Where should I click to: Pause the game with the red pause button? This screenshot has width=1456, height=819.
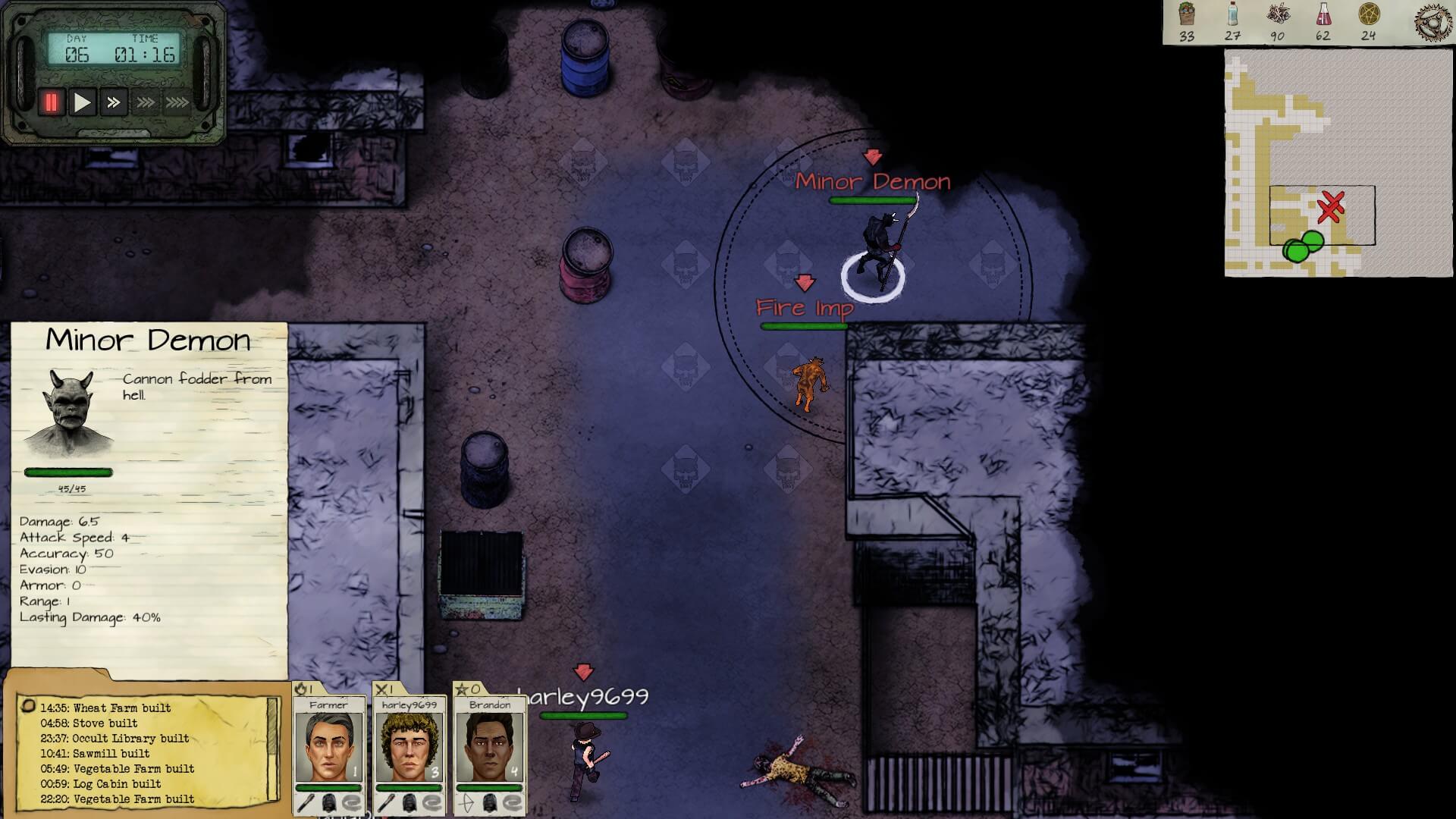[x=51, y=102]
